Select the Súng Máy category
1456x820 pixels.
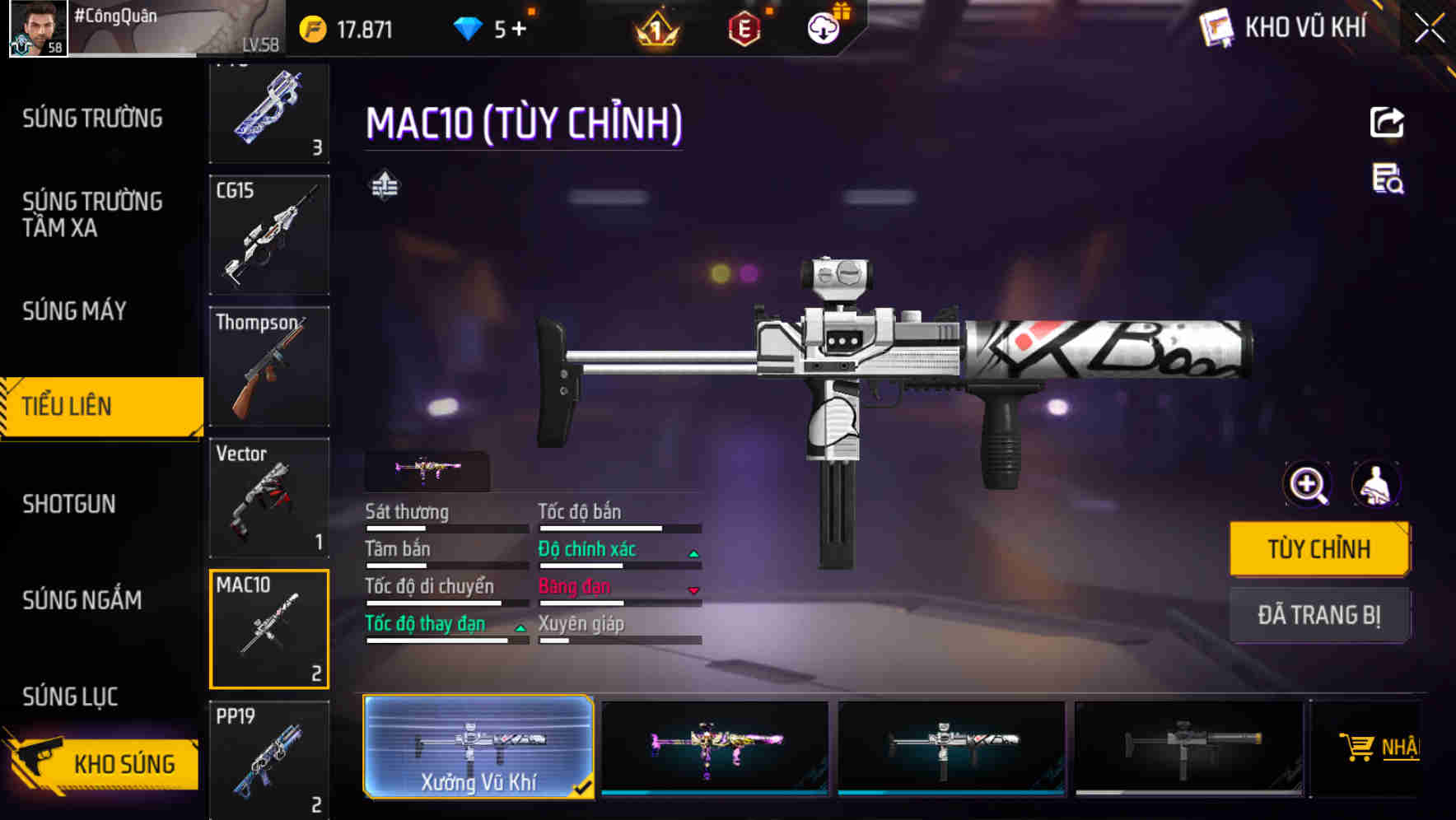[x=74, y=311]
